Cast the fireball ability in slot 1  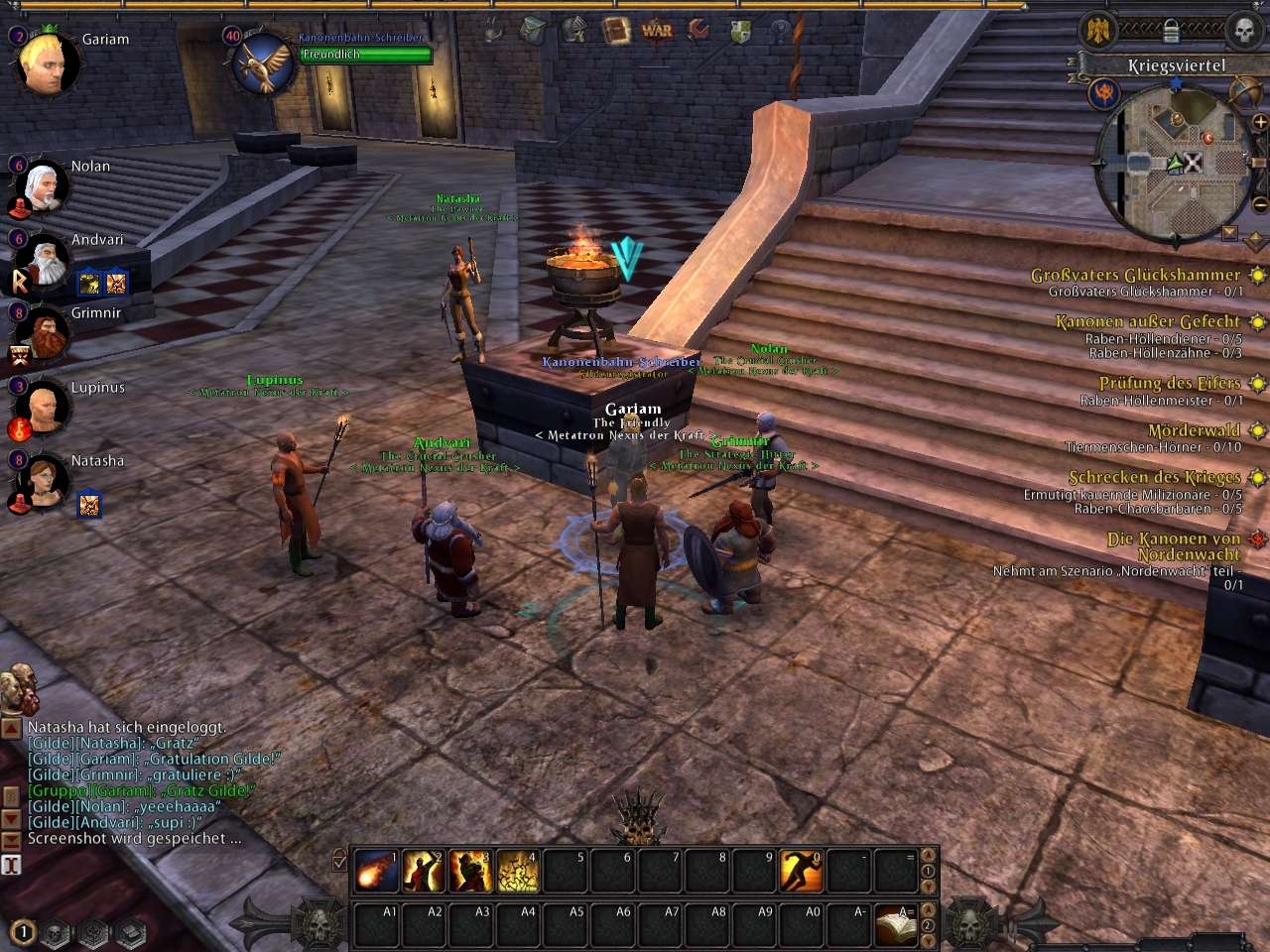[x=377, y=872]
